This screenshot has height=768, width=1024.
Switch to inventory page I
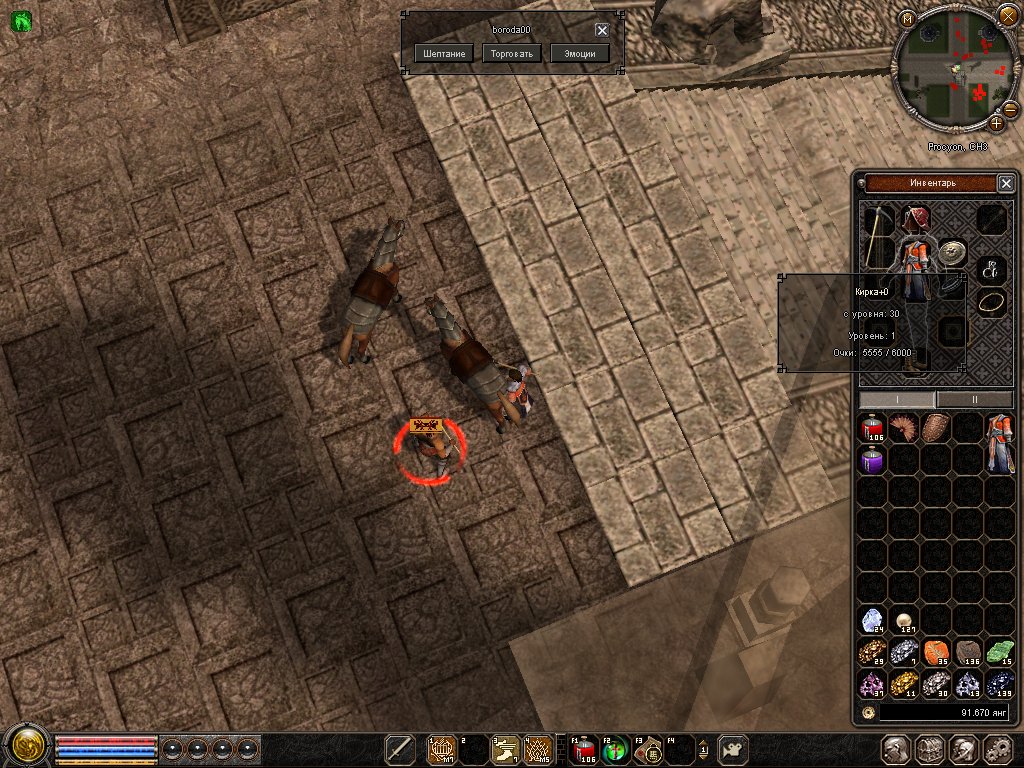click(897, 399)
